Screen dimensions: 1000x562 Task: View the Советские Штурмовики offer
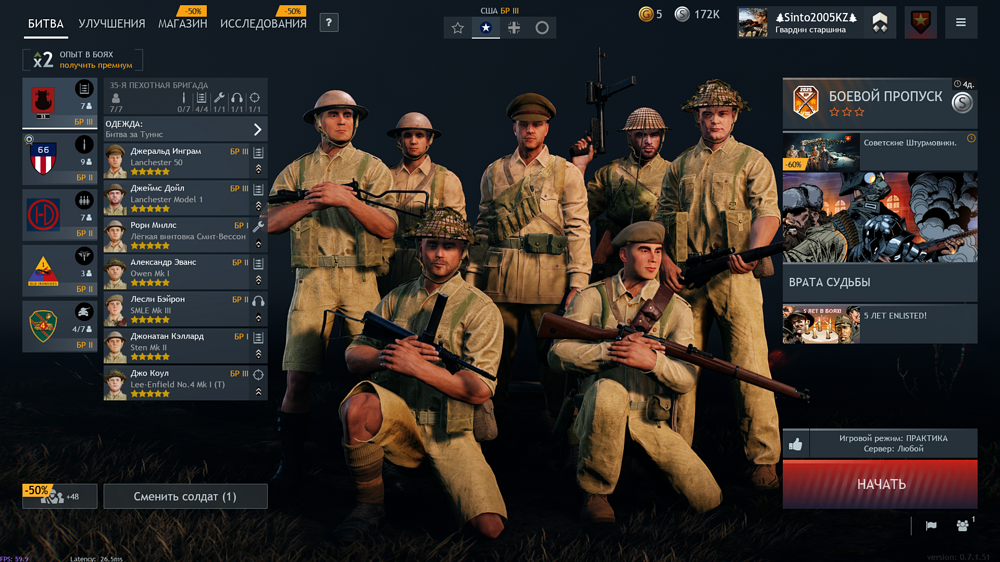879,152
